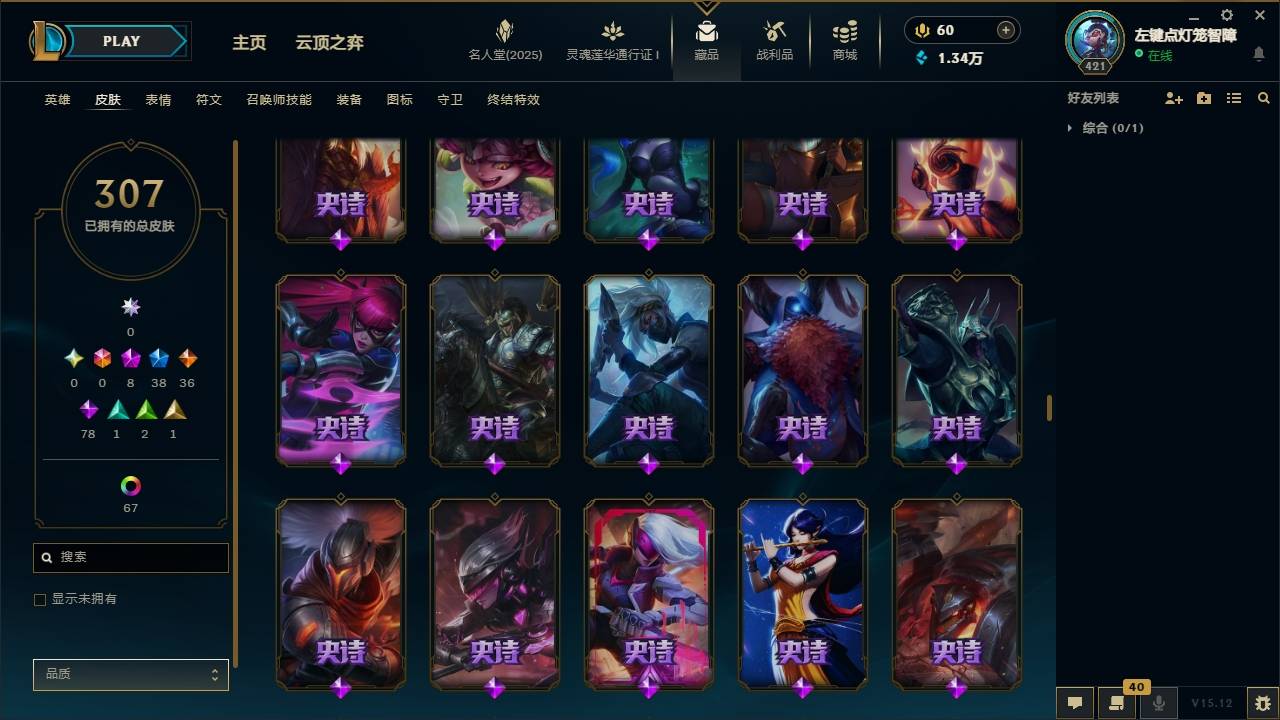Viewport: 1280px width, 720px height.
Task: Open the 名人堂(2025) Hall of Legends event
Action: 504,40
